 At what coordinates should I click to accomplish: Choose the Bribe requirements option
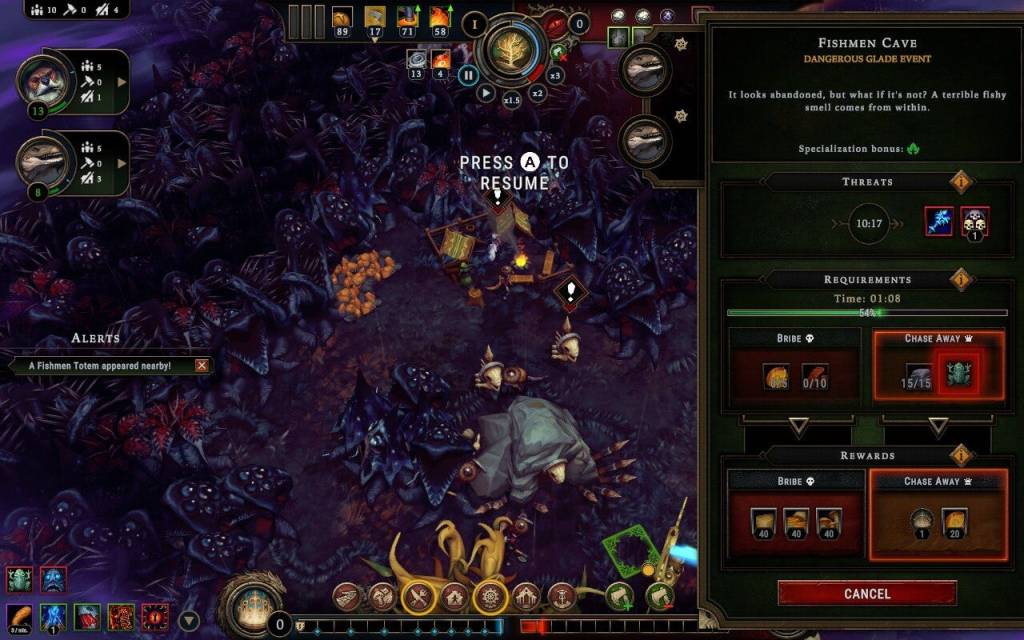[x=794, y=367]
